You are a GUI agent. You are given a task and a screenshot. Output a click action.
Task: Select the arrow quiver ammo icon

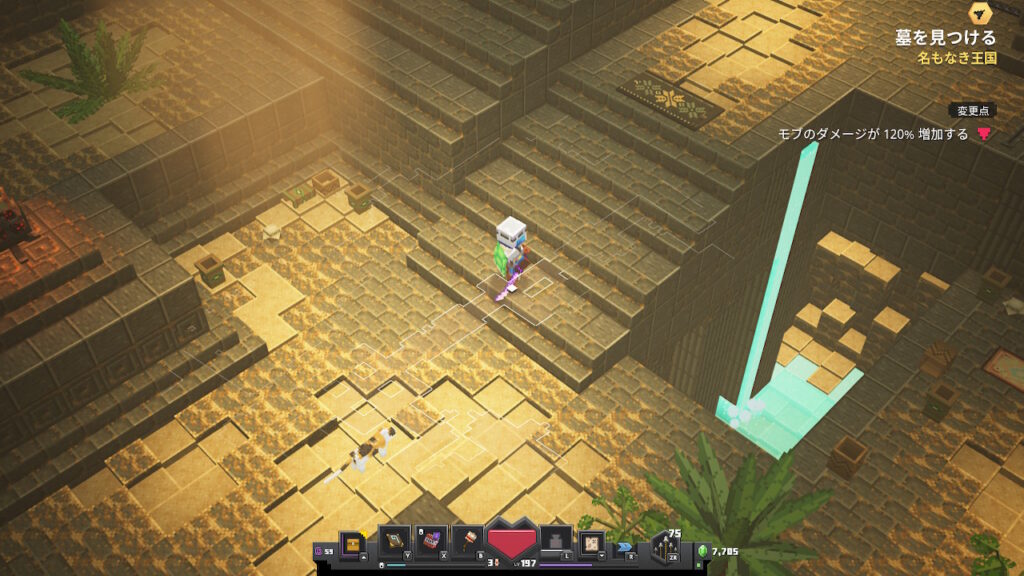pyautogui.click(x=663, y=549)
